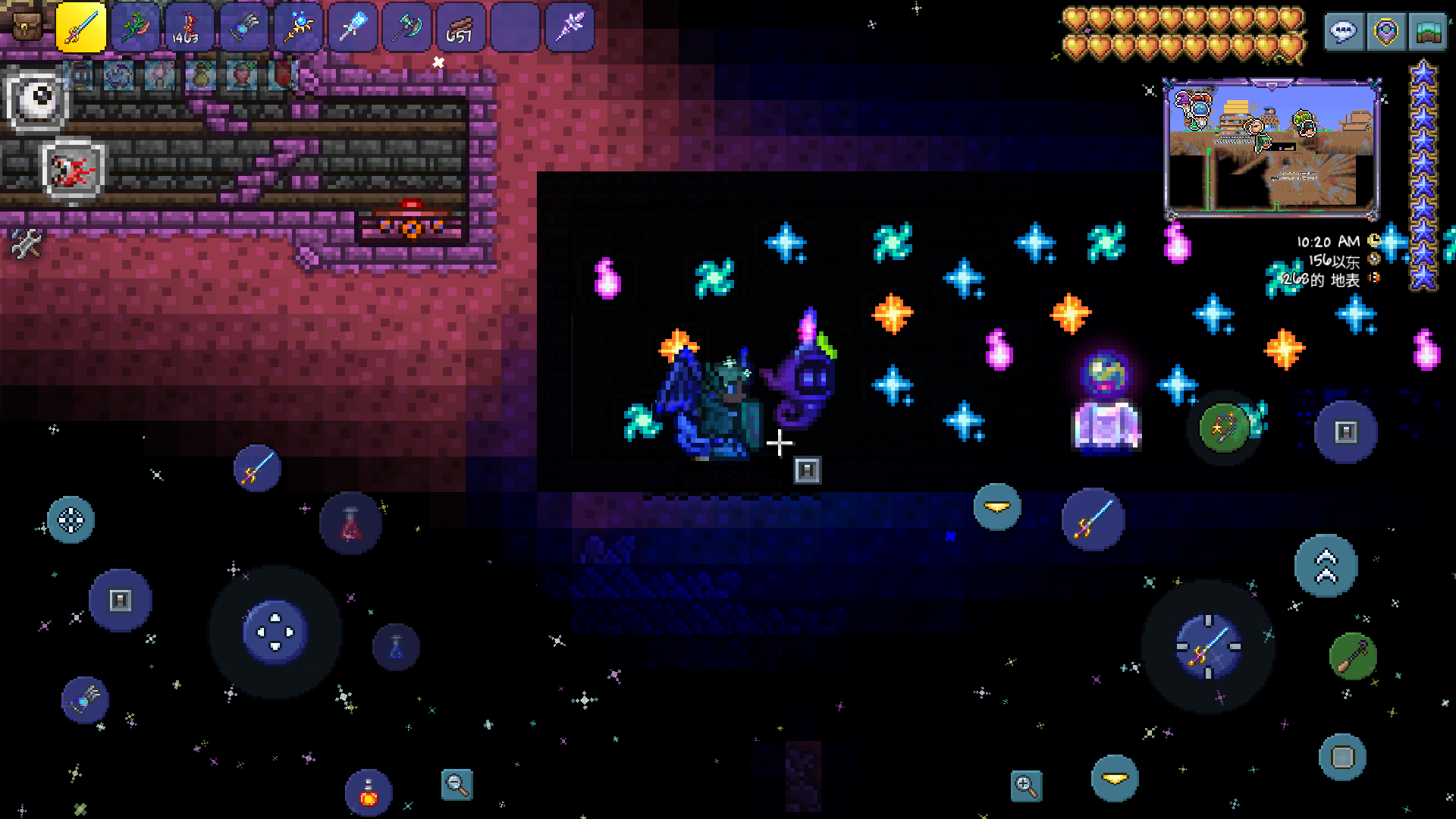Use the red healing potion quick button
1456x819 pixels.
click(x=350, y=523)
